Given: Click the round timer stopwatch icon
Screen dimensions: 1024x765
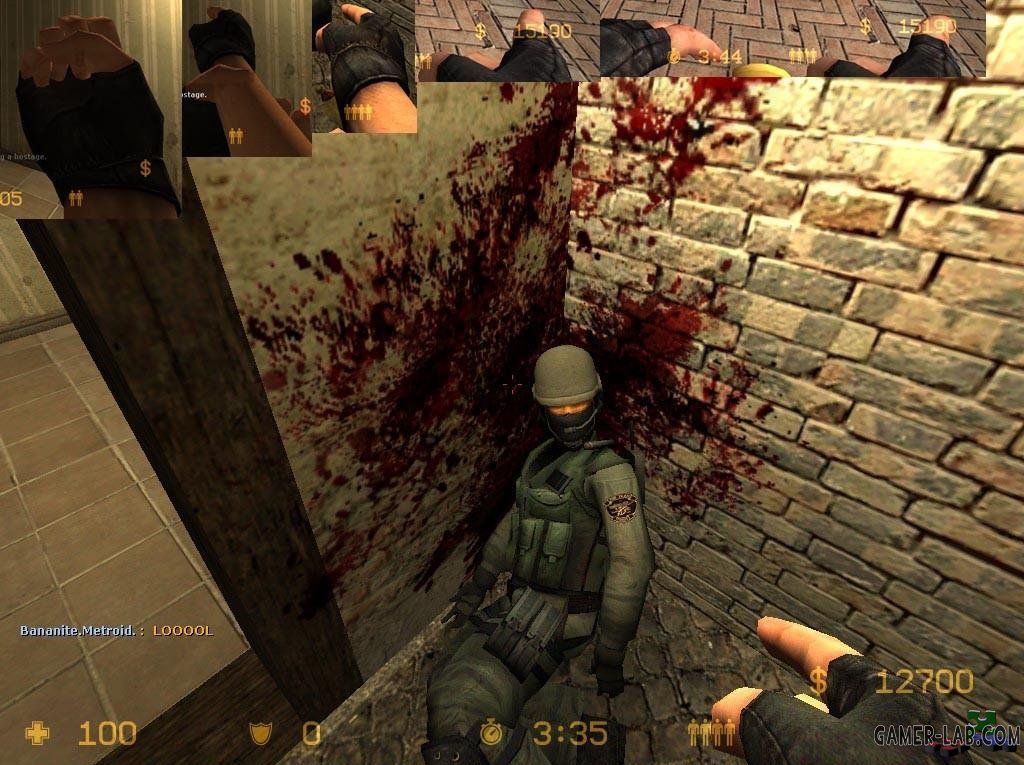Looking at the screenshot, I should [x=491, y=734].
